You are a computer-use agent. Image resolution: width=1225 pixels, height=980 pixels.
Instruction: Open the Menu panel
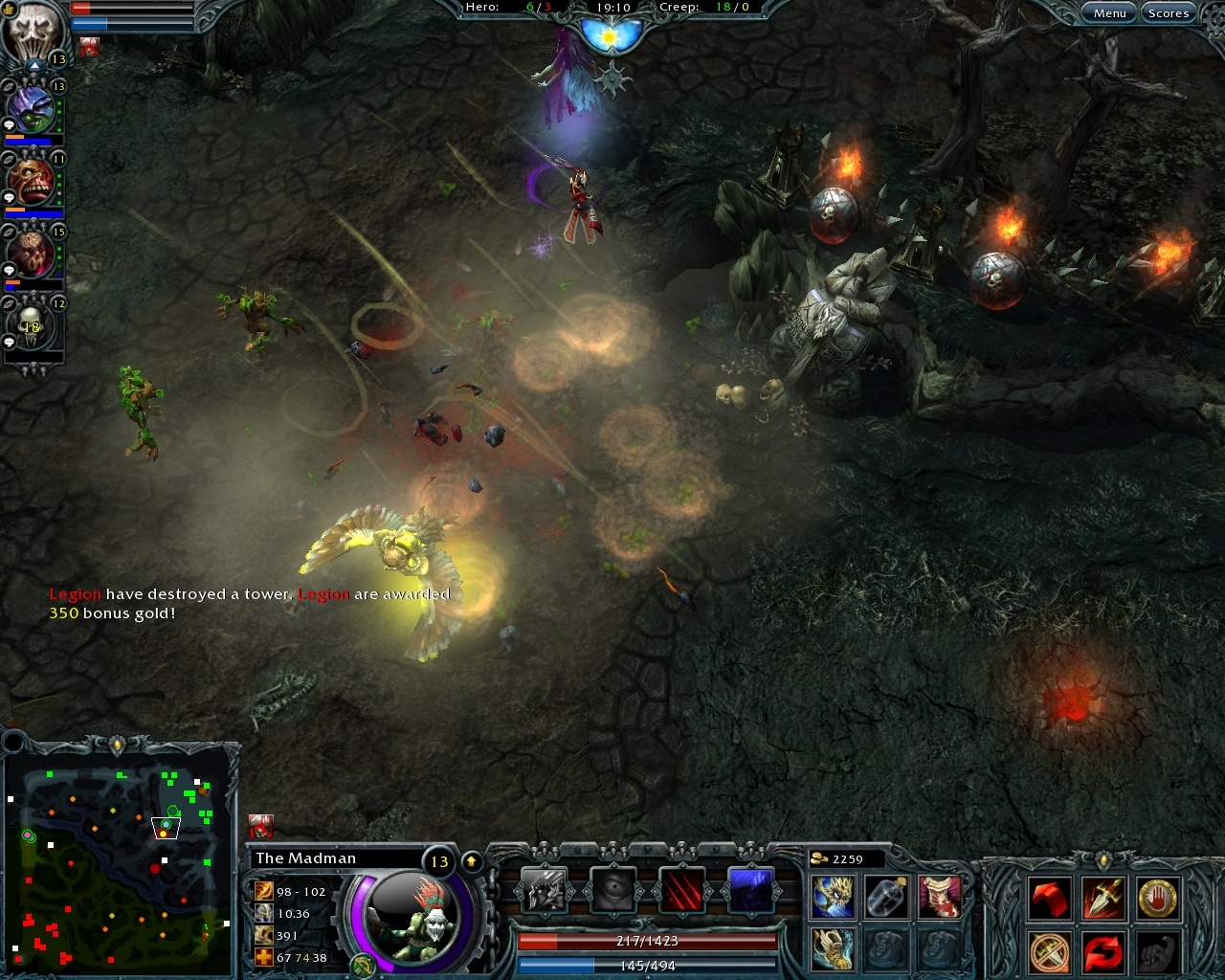click(1109, 12)
